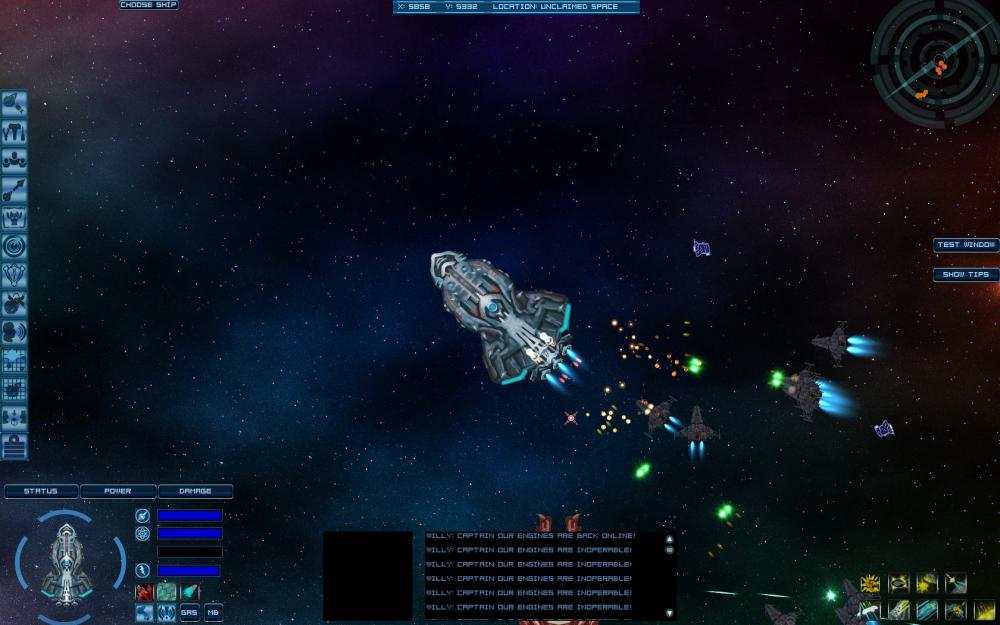Toggle the SRS button
The height and width of the screenshot is (625, 1000).
(190, 612)
